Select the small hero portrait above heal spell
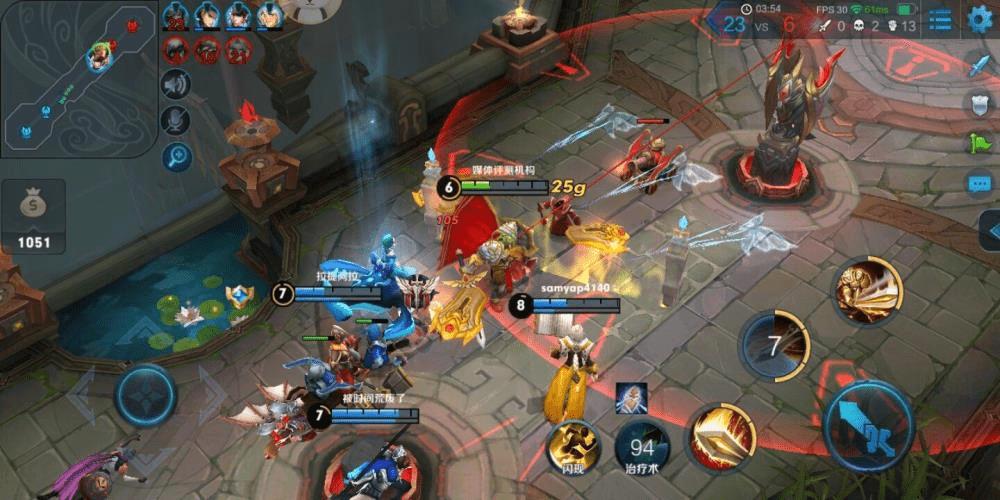Image resolution: width=1000 pixels, height=500 pixels. [x=631, y=396]
